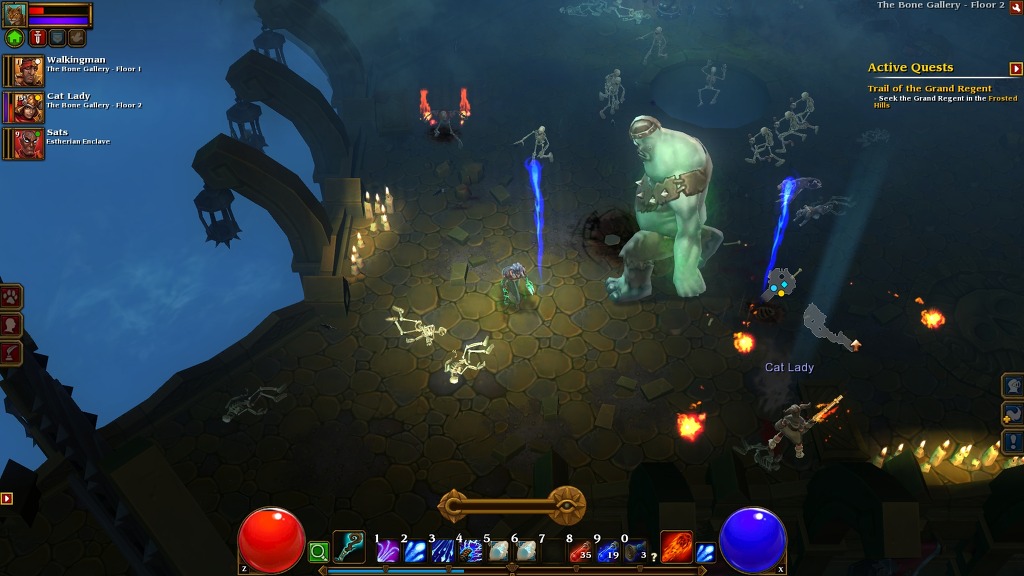
Task: Open the character silhouette panel button
Action: pyautogui.click(x=12, y=325)
